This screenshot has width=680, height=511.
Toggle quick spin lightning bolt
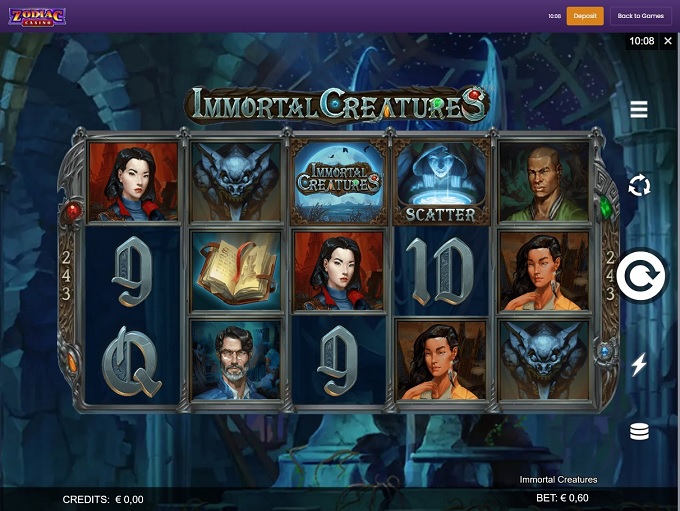pyautogui.click(x=639, y=365)
